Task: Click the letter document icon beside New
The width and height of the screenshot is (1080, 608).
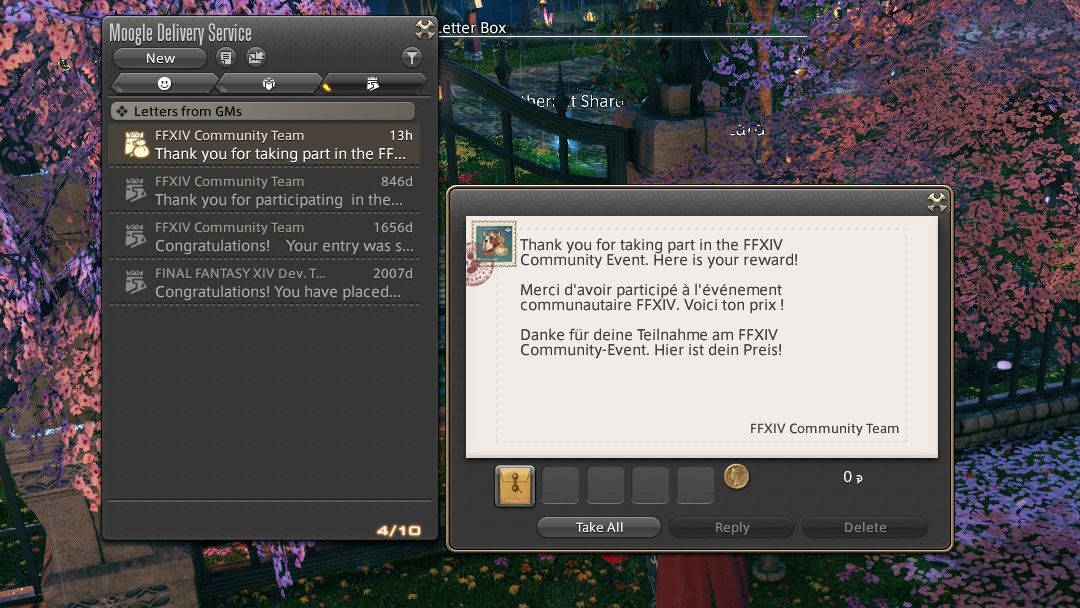Action: pos(227,58)
